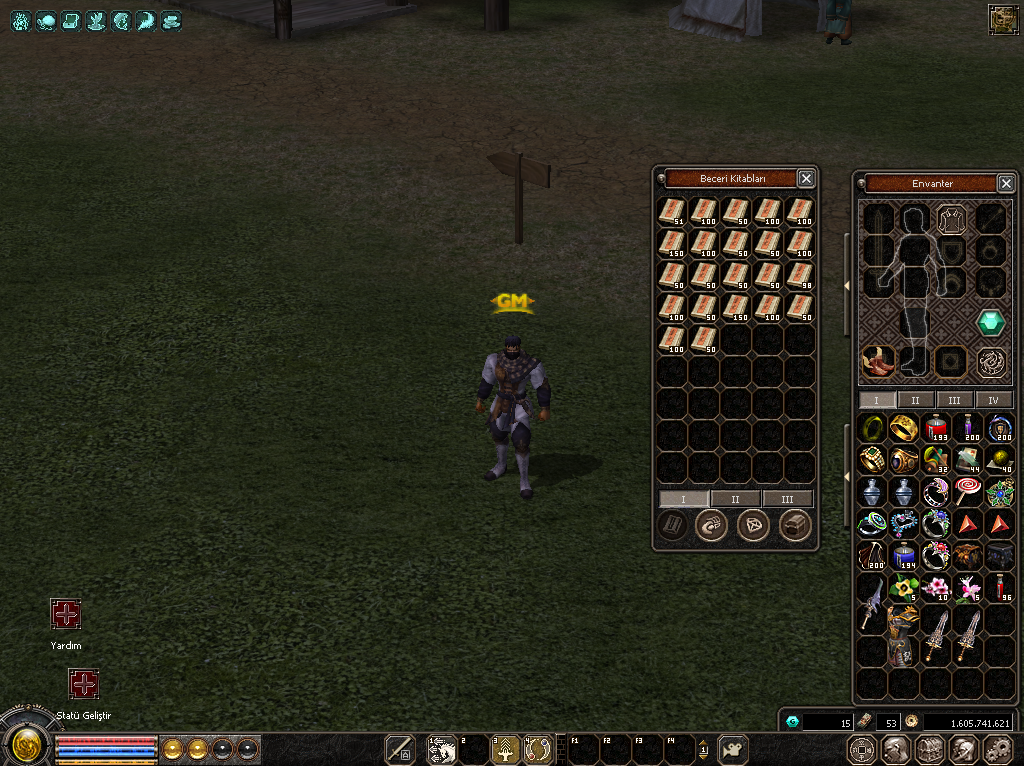
Task: Select the skill book stack of 51
Action: pyautogui.click(x=672, y=211)
